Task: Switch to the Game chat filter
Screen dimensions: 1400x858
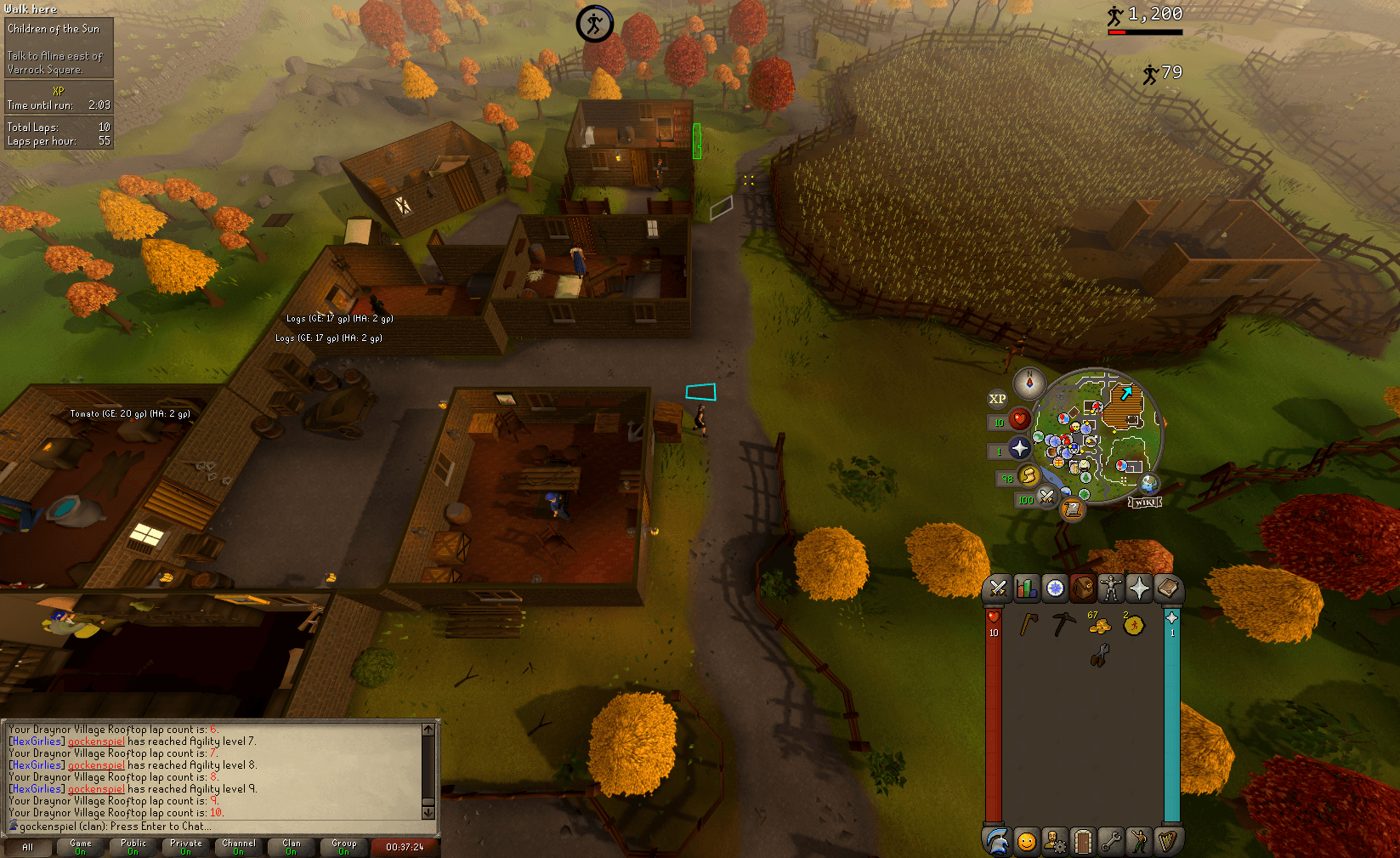Action: point(80,846)
